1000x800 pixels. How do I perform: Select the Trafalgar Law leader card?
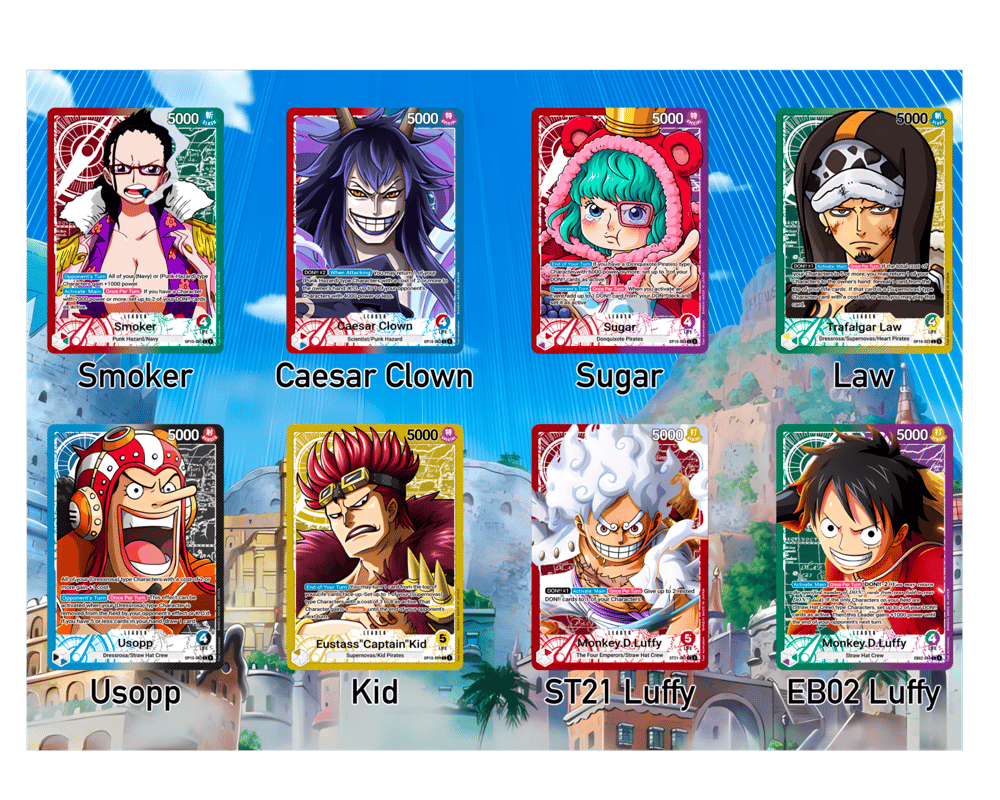click(x=865, y=230)
